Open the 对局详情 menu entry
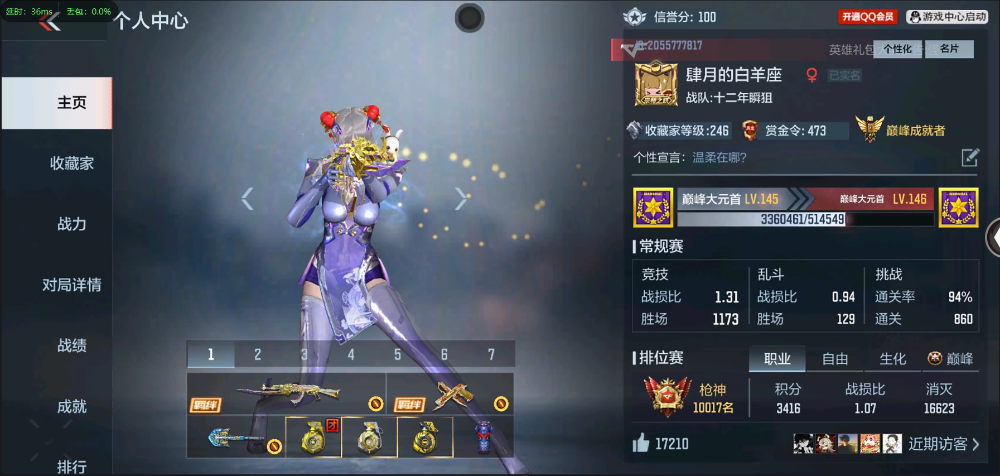Viewport: 1000px width, 476px height. (72, 285)
